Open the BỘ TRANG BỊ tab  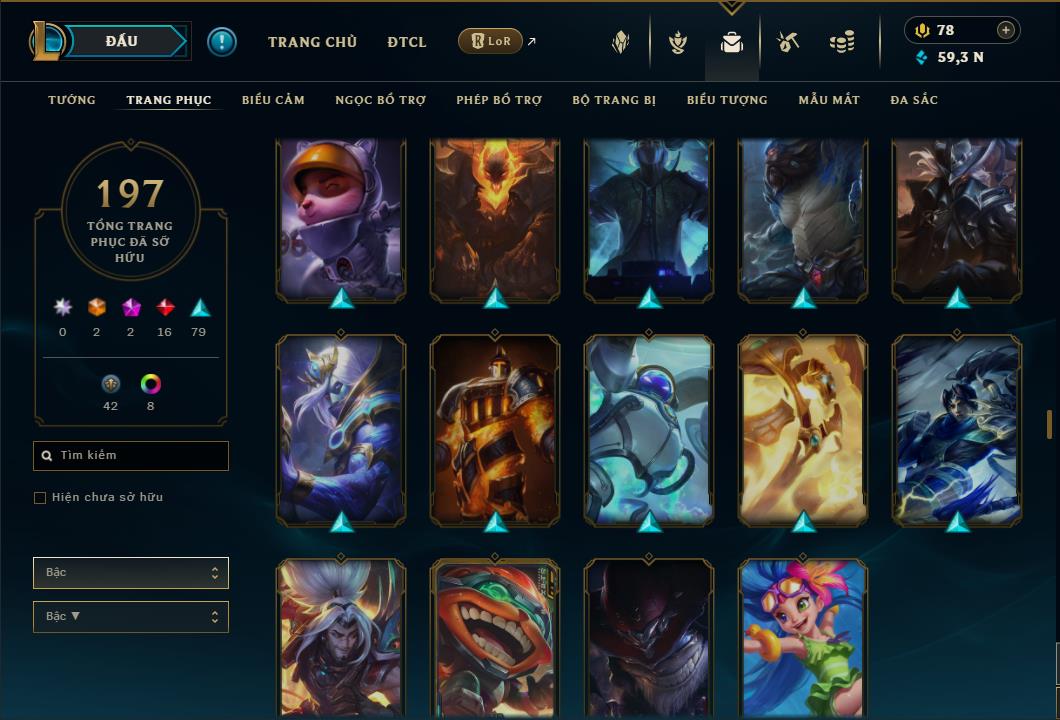614,100
